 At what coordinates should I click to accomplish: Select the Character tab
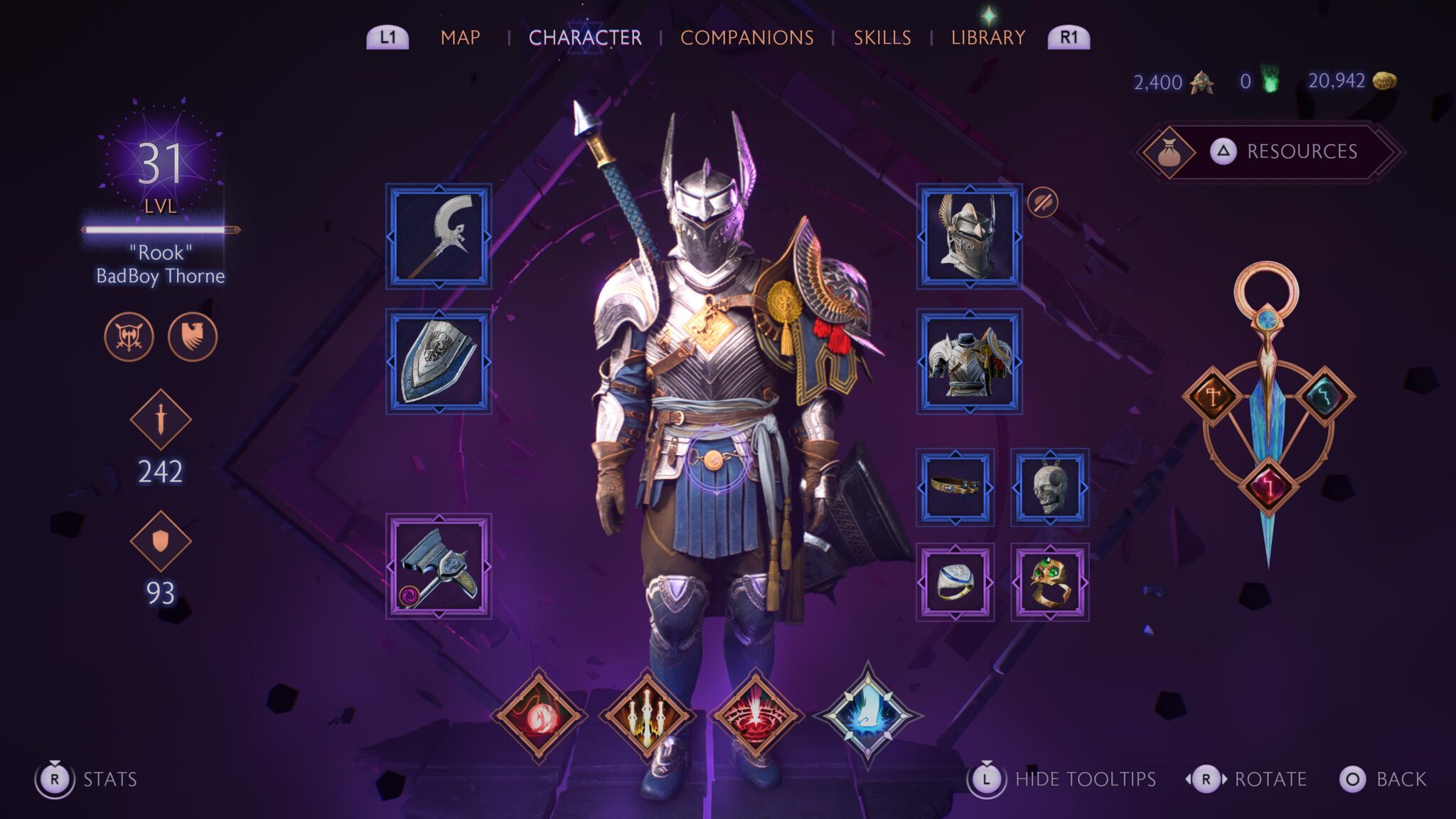point(584,38)
